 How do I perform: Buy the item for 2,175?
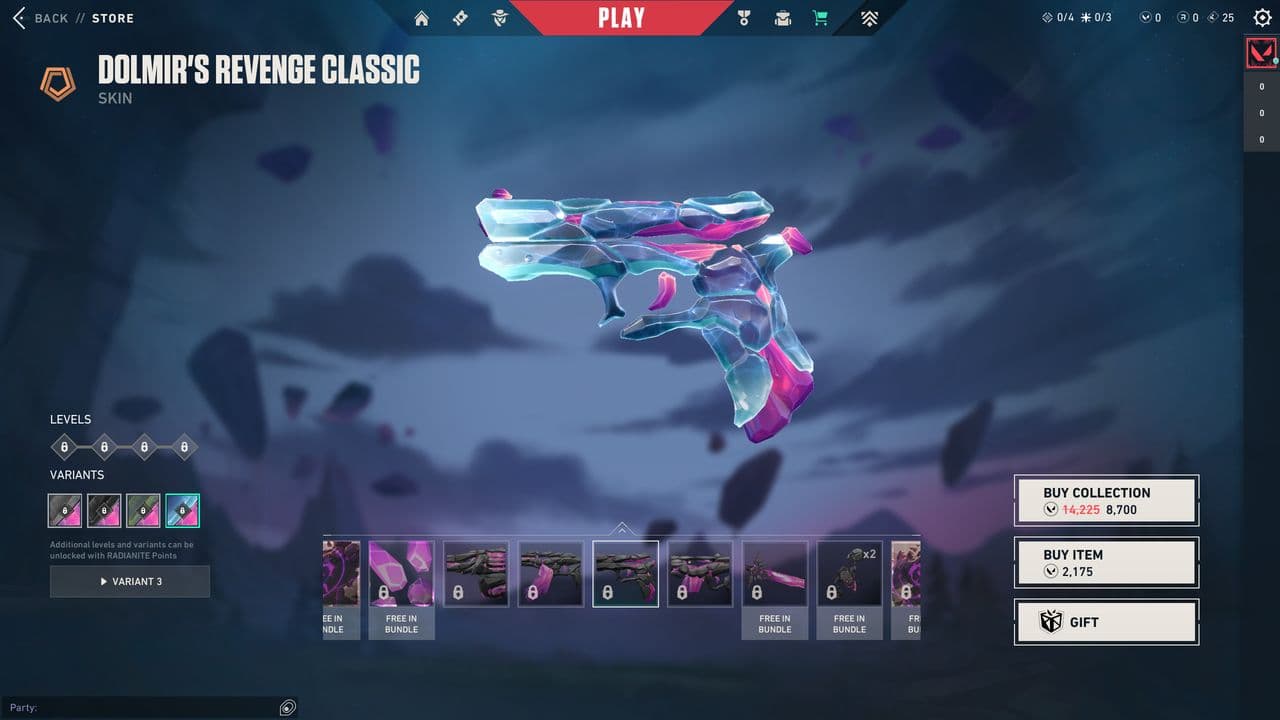1106,562
